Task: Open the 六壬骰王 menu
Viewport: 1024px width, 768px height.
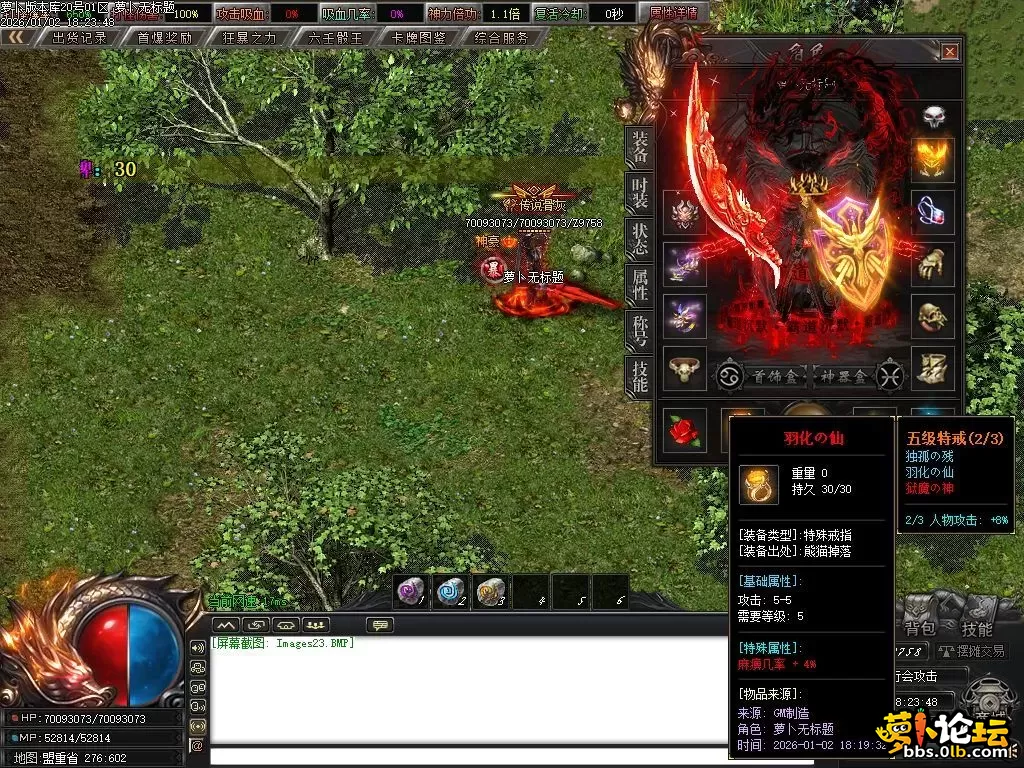Action: [335, 38]
